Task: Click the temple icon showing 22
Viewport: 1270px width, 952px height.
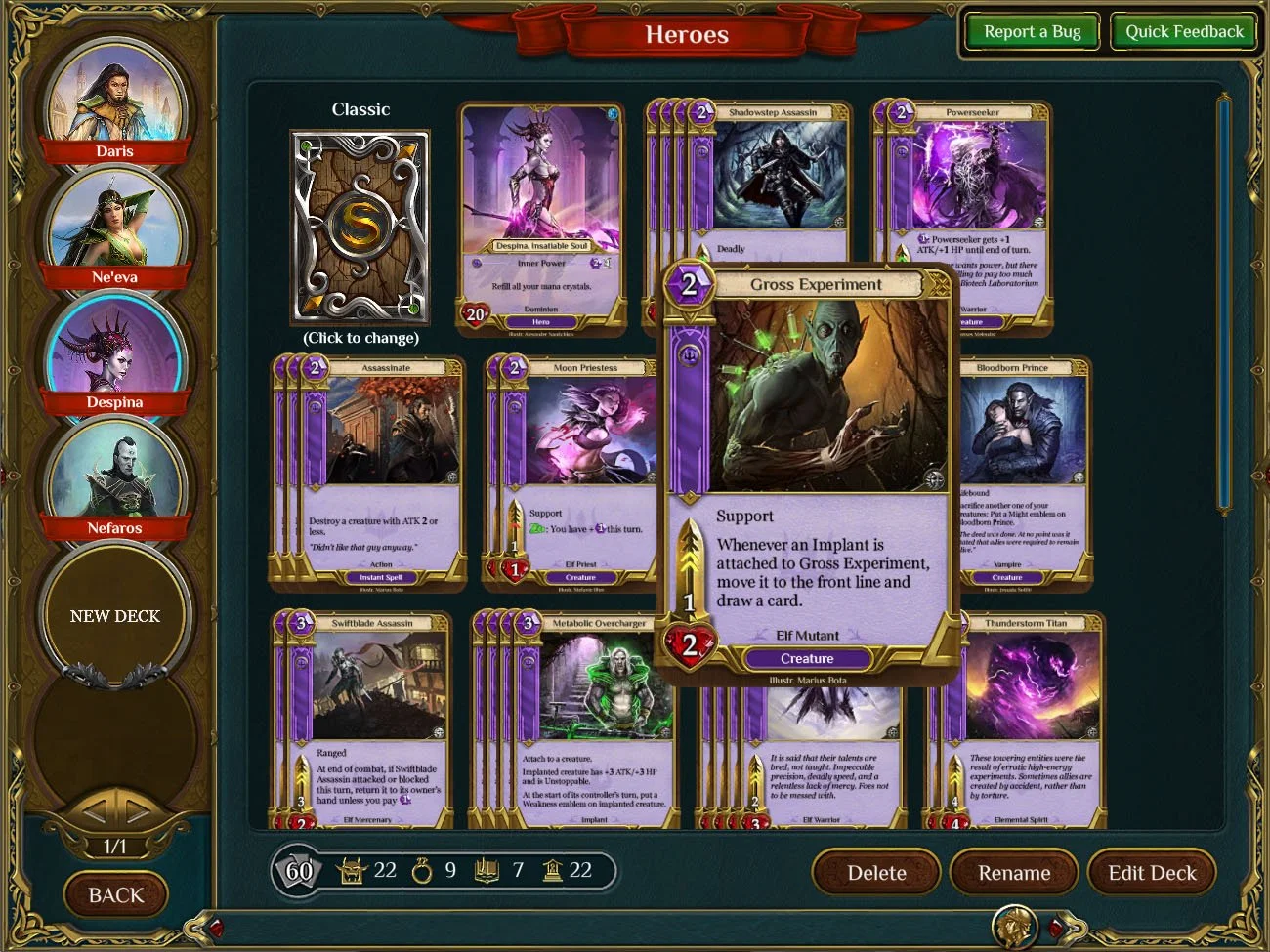Action: [553, 870]
